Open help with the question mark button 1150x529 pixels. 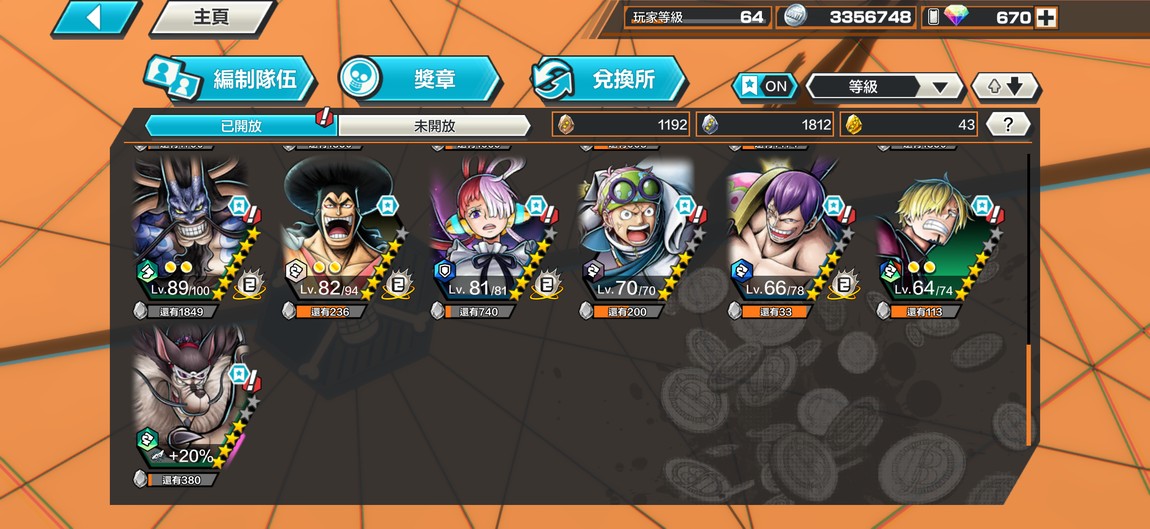click(1008, 125)
